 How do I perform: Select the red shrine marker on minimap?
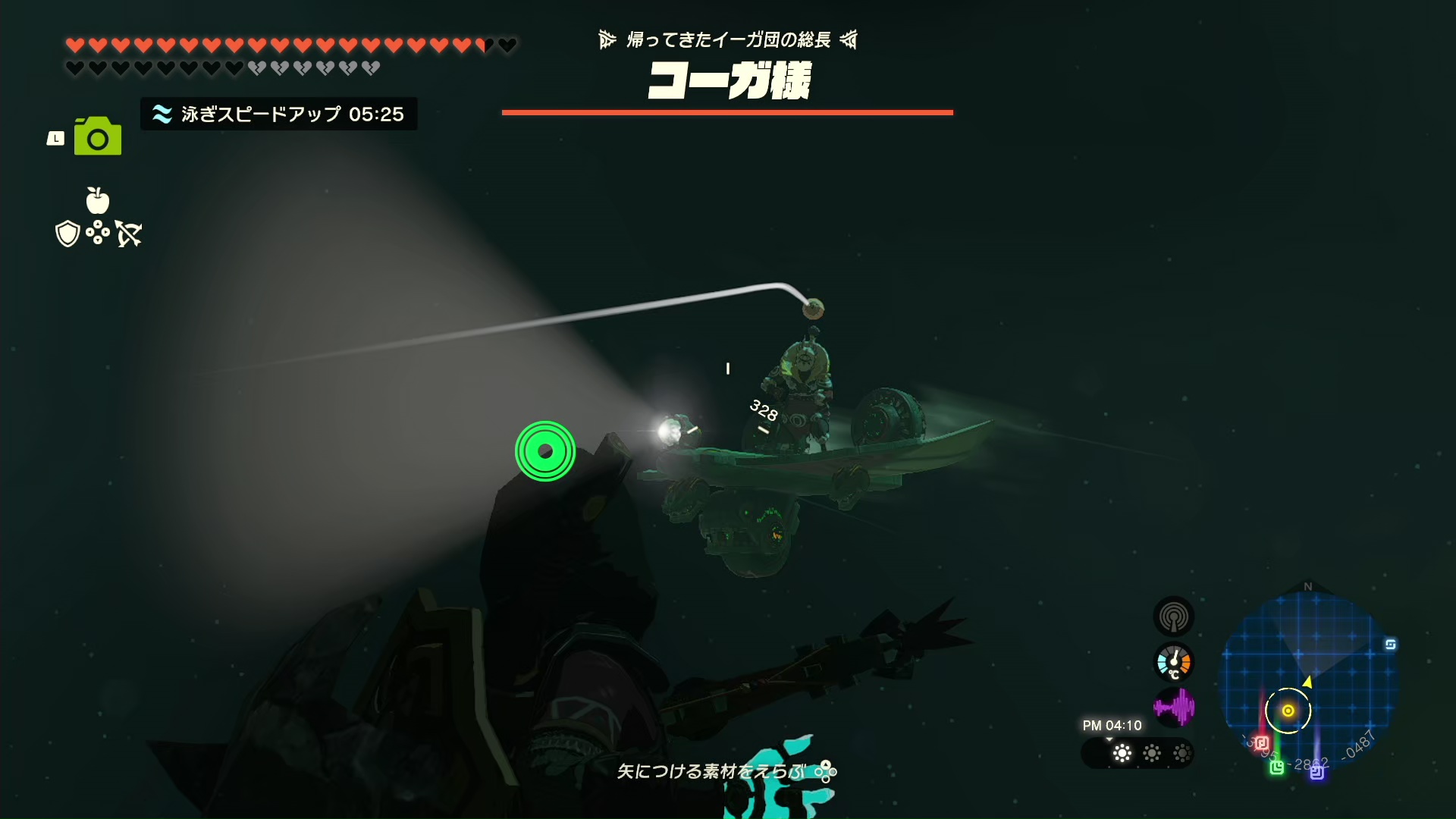(x=1262, y=743)
